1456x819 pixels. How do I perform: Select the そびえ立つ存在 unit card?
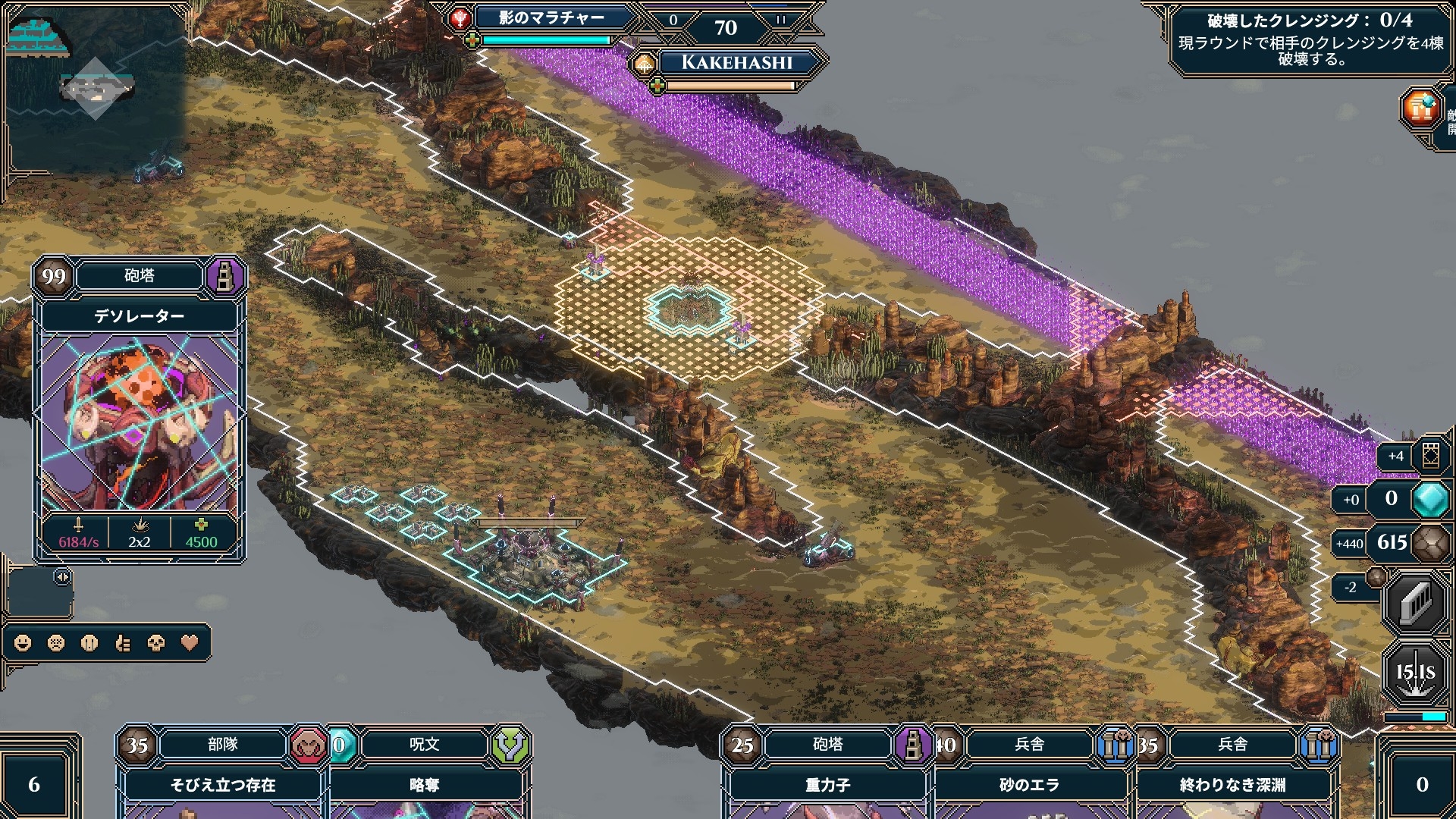[x=222, y=783]
